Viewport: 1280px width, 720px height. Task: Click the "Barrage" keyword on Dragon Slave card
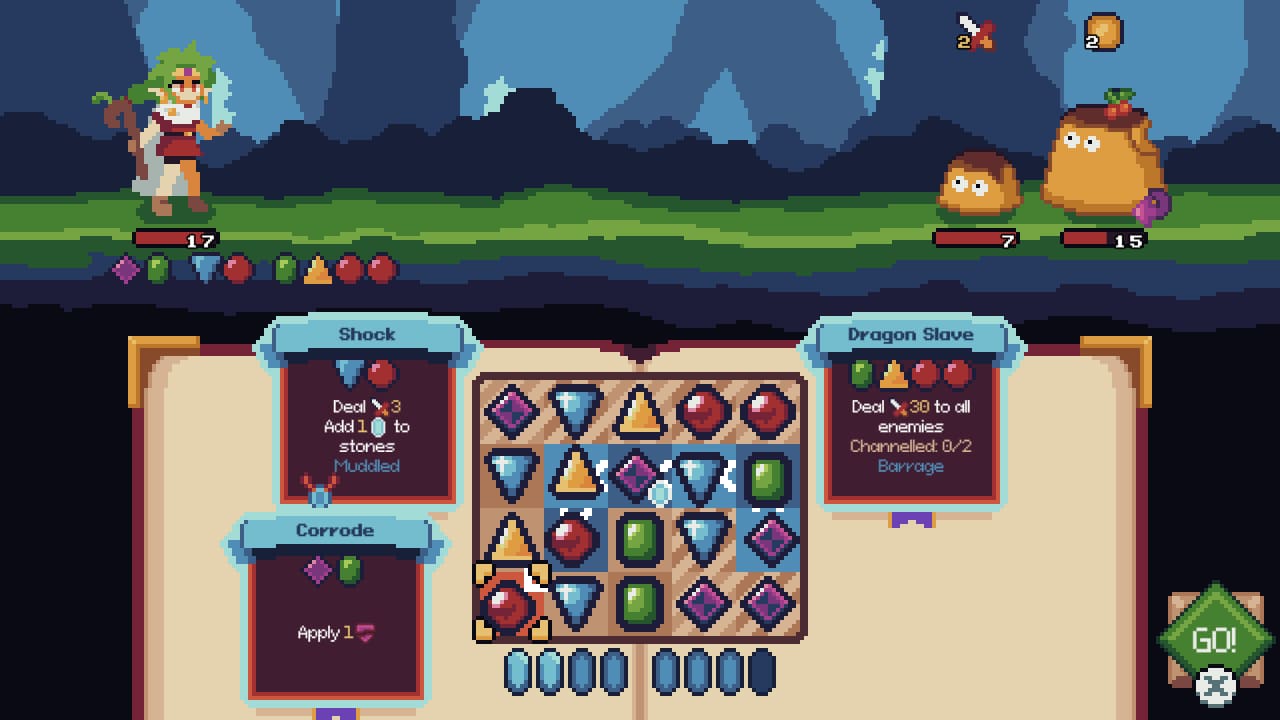(x=911, y=466)
